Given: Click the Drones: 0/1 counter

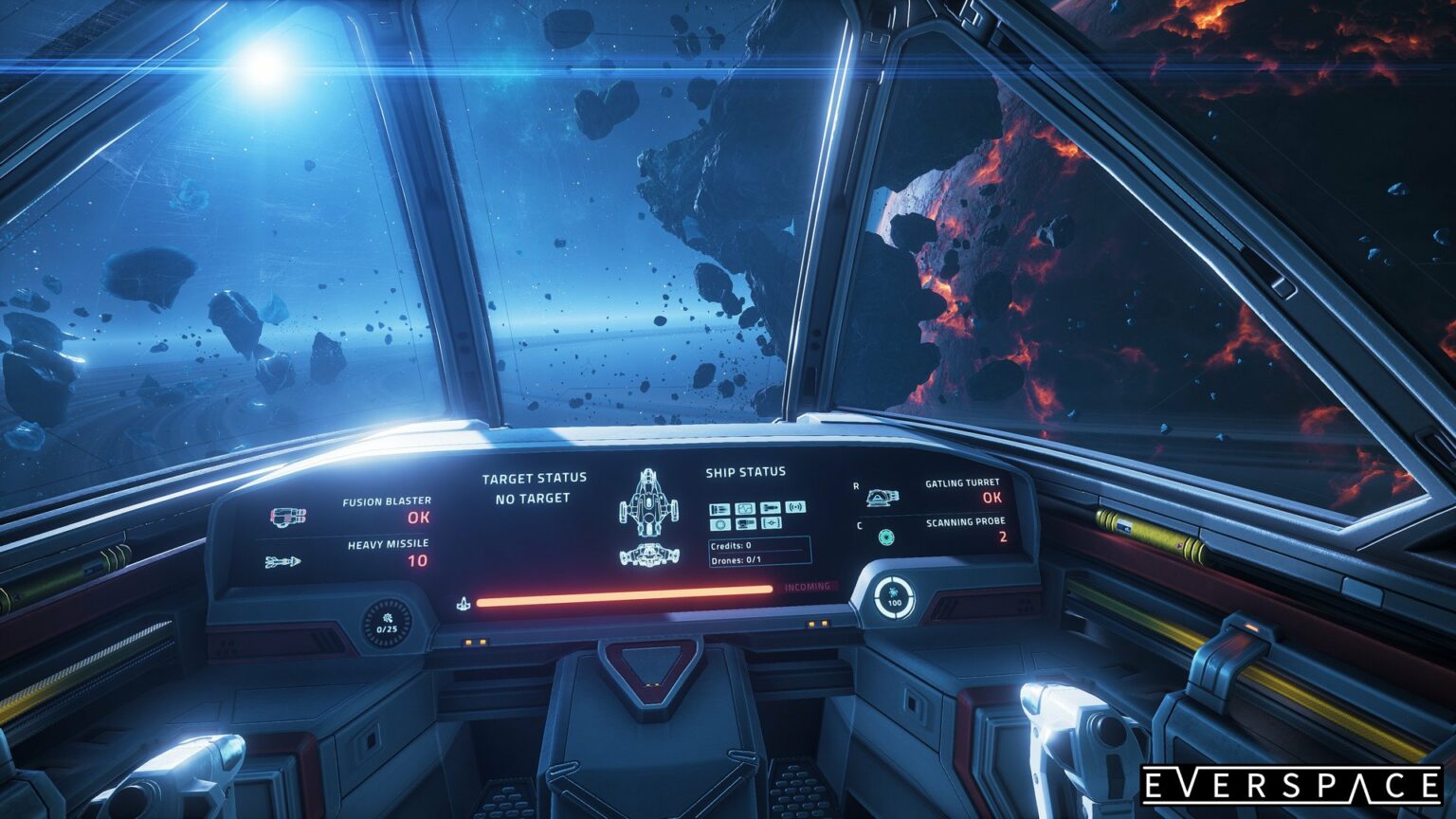Looking at the screenshot, I should [736, 560].
